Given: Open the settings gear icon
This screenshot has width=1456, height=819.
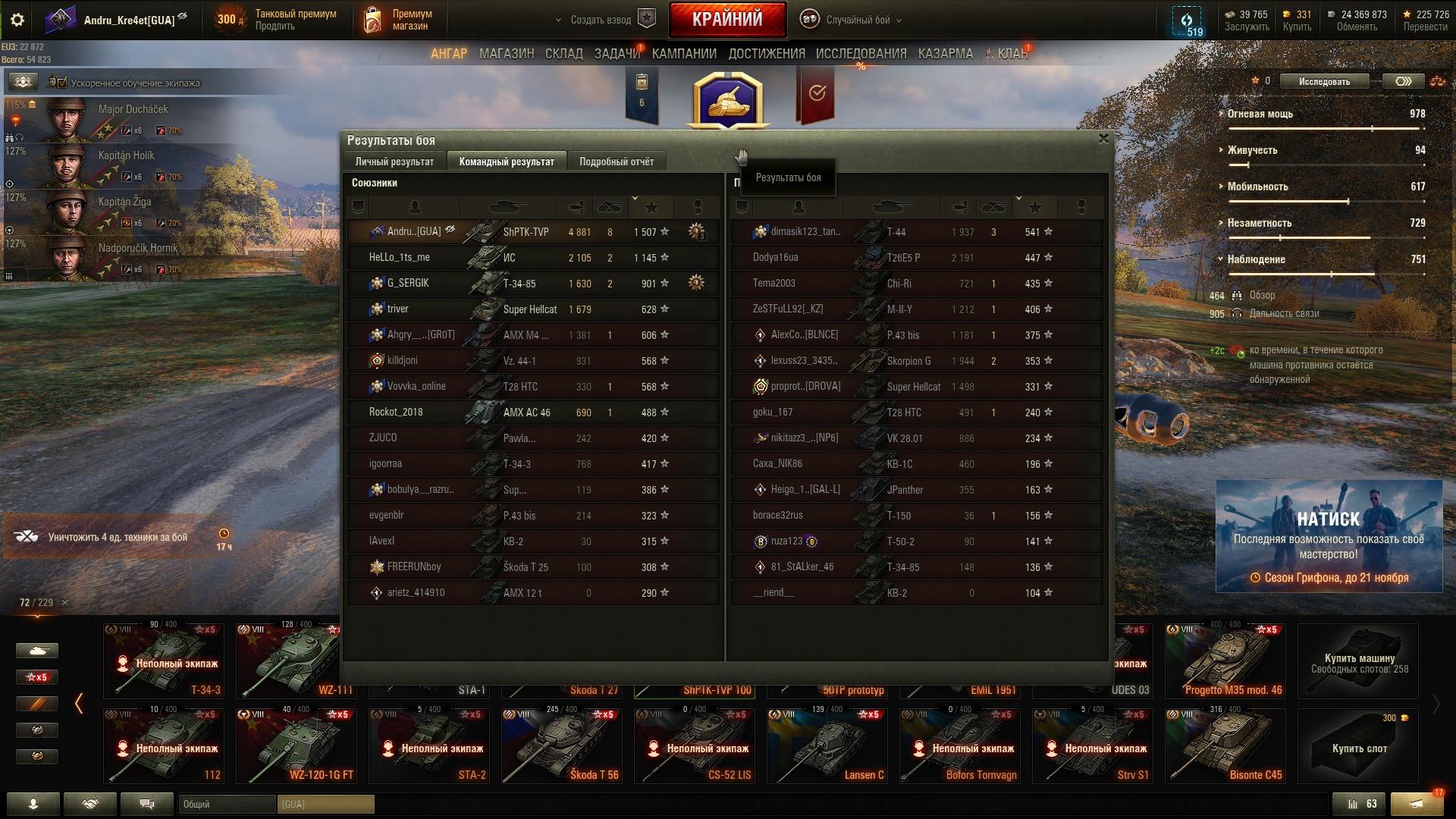Looking at the screenshot, I should [17, 20].
